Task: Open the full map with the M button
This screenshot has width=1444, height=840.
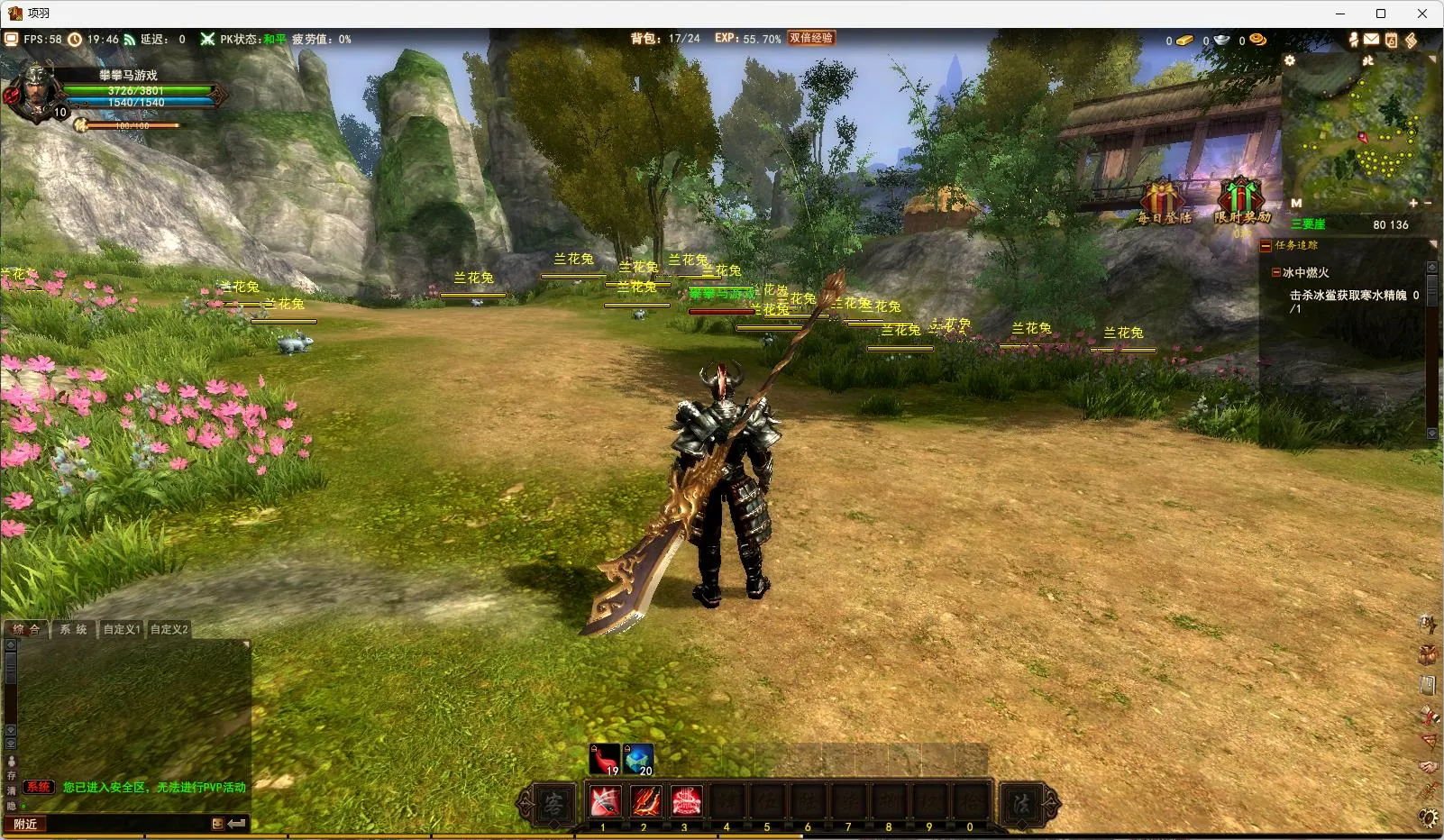Action: (1296, 204)
